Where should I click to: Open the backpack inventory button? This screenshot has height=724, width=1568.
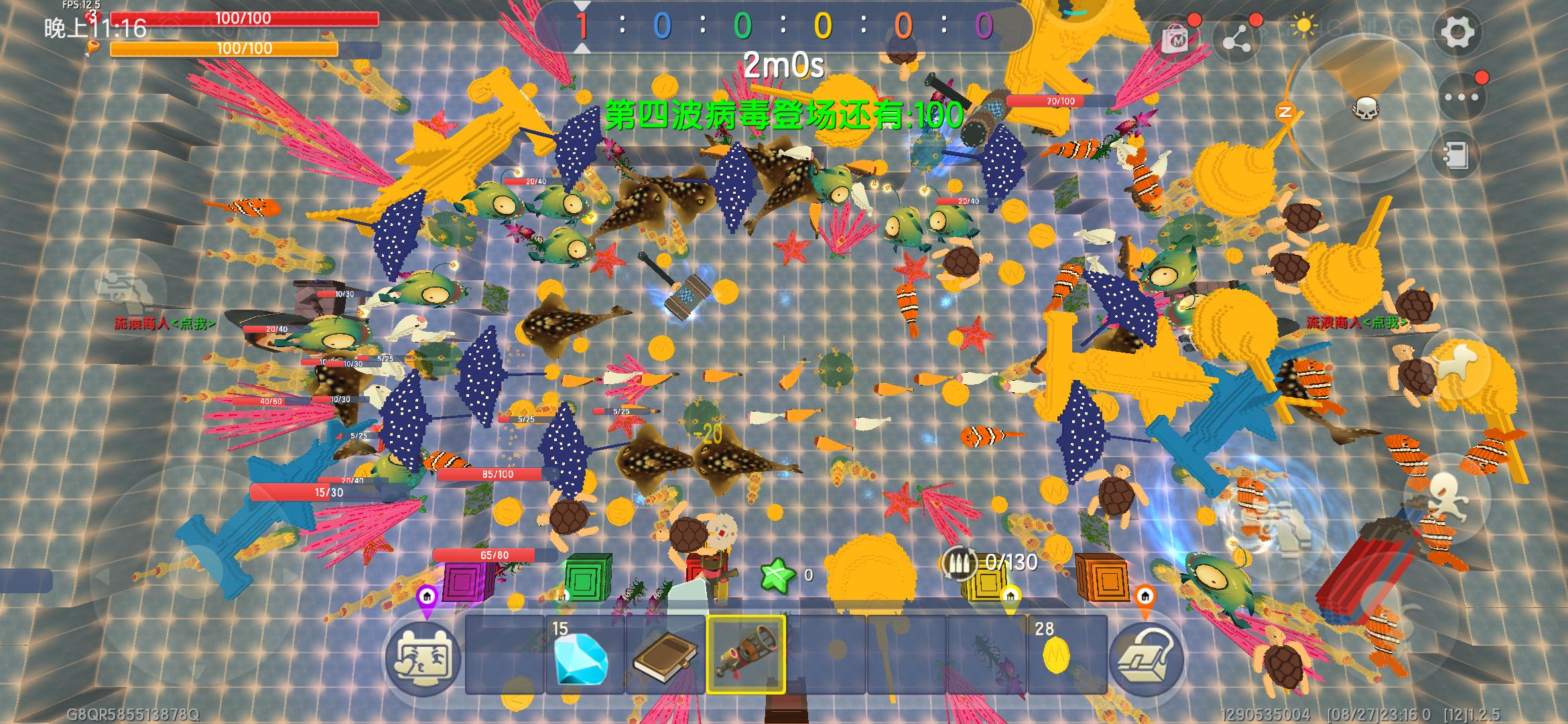1147,658
